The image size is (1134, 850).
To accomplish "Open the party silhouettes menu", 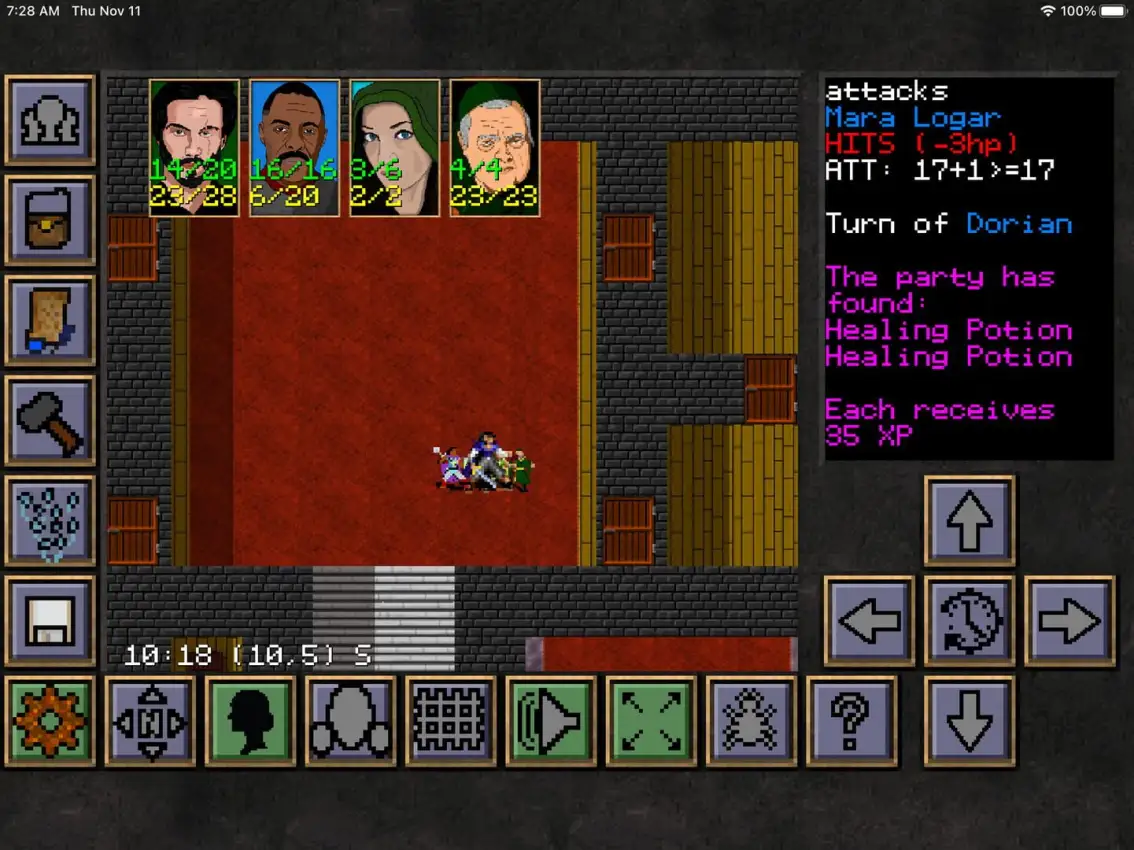I will [50, 120].
